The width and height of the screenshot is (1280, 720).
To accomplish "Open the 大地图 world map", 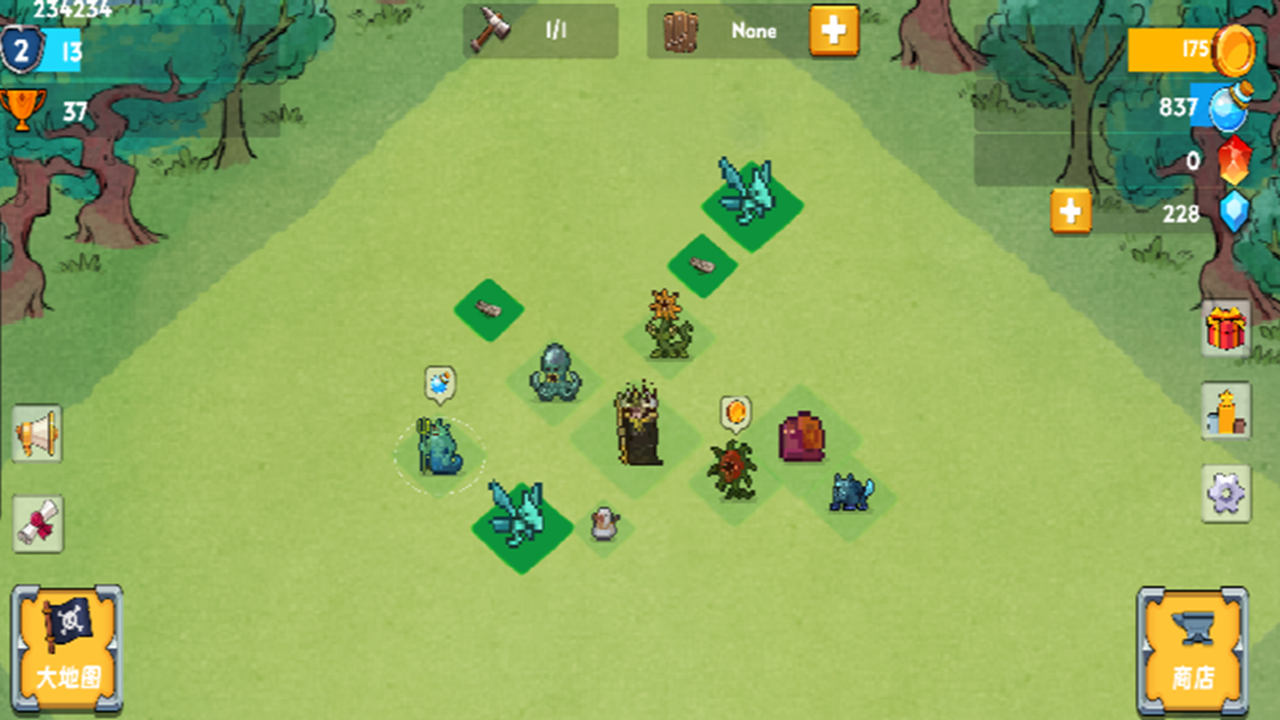I will coord(67,648).
